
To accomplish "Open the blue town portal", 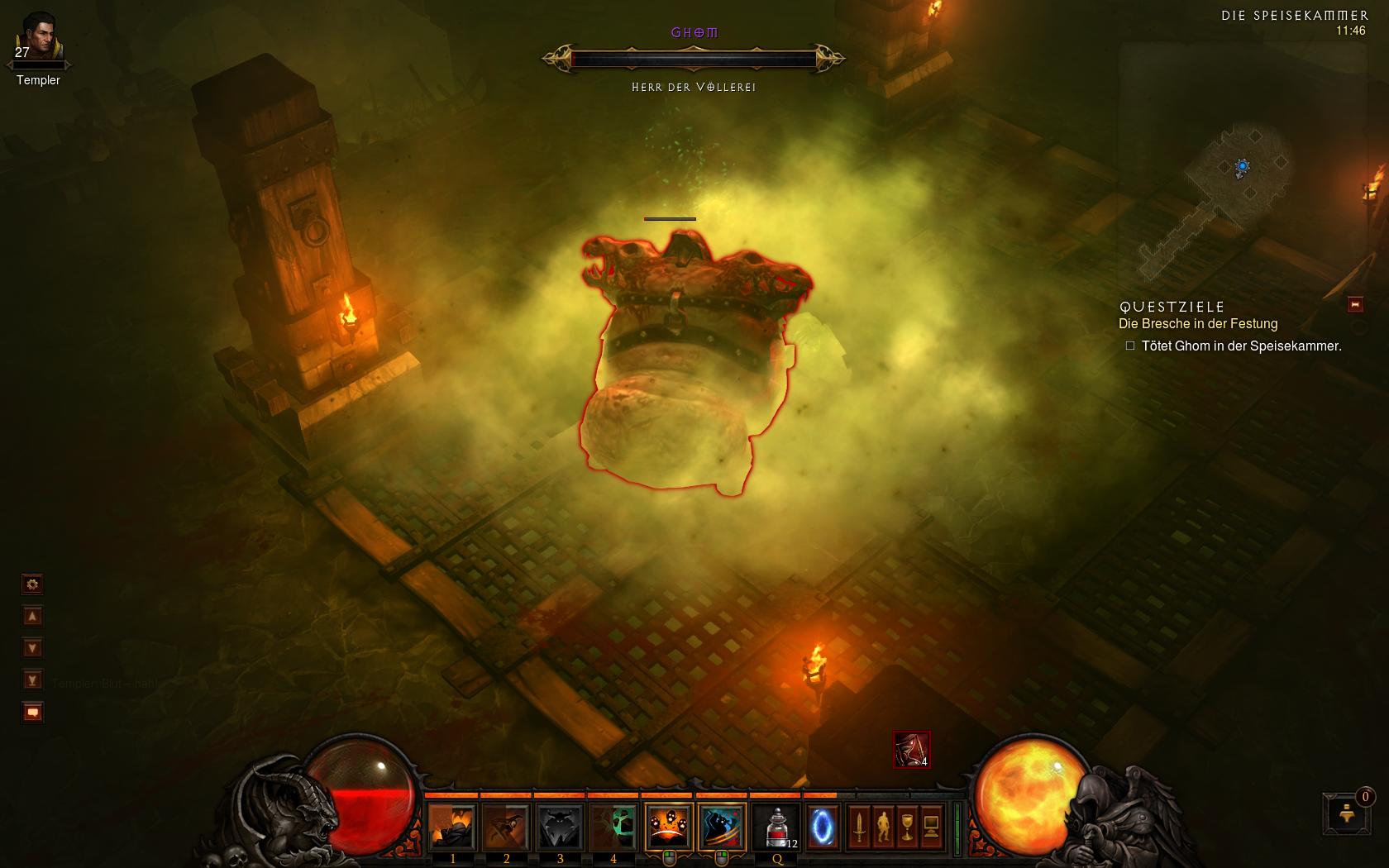I will (822, 827).
